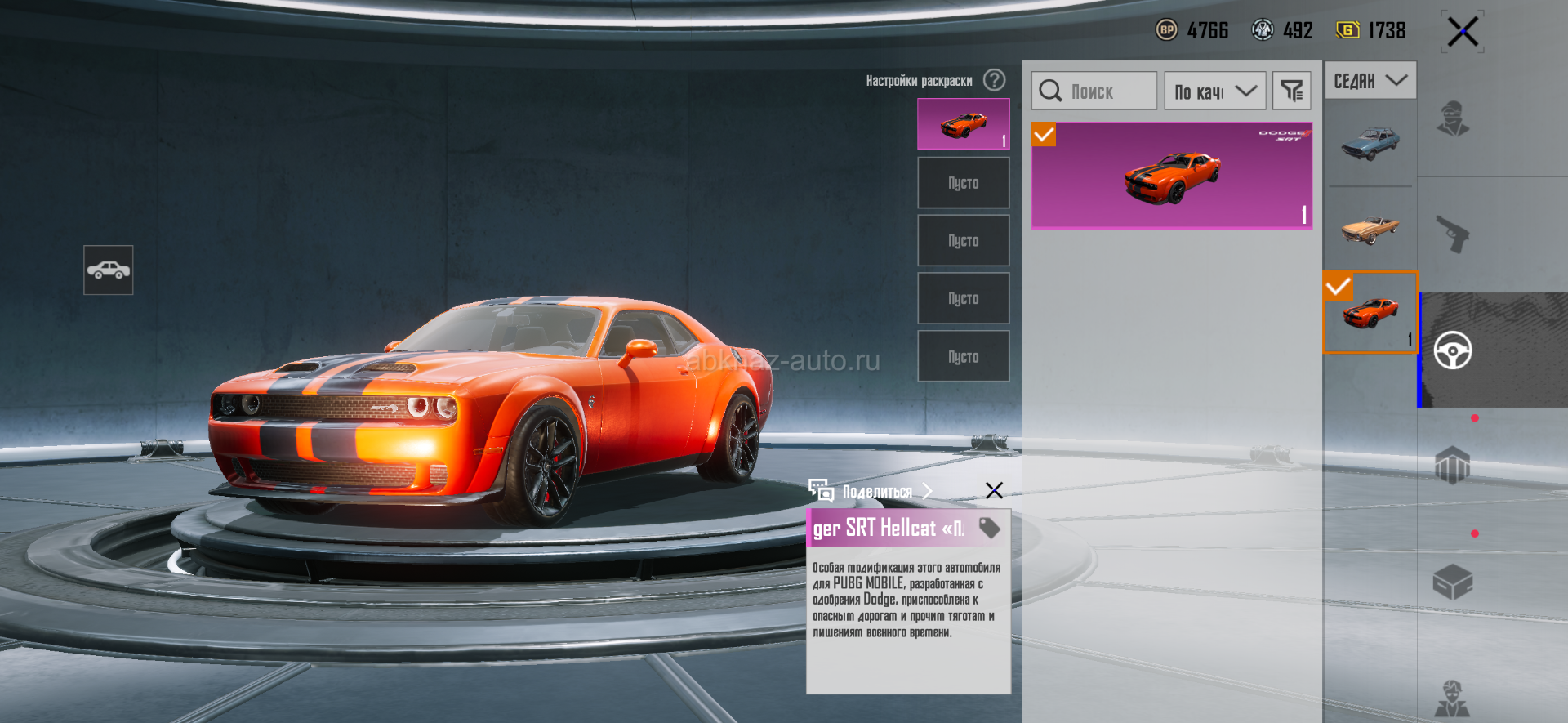
Task: Click the Поиск search field
Action: click(x=1094, y=91)
